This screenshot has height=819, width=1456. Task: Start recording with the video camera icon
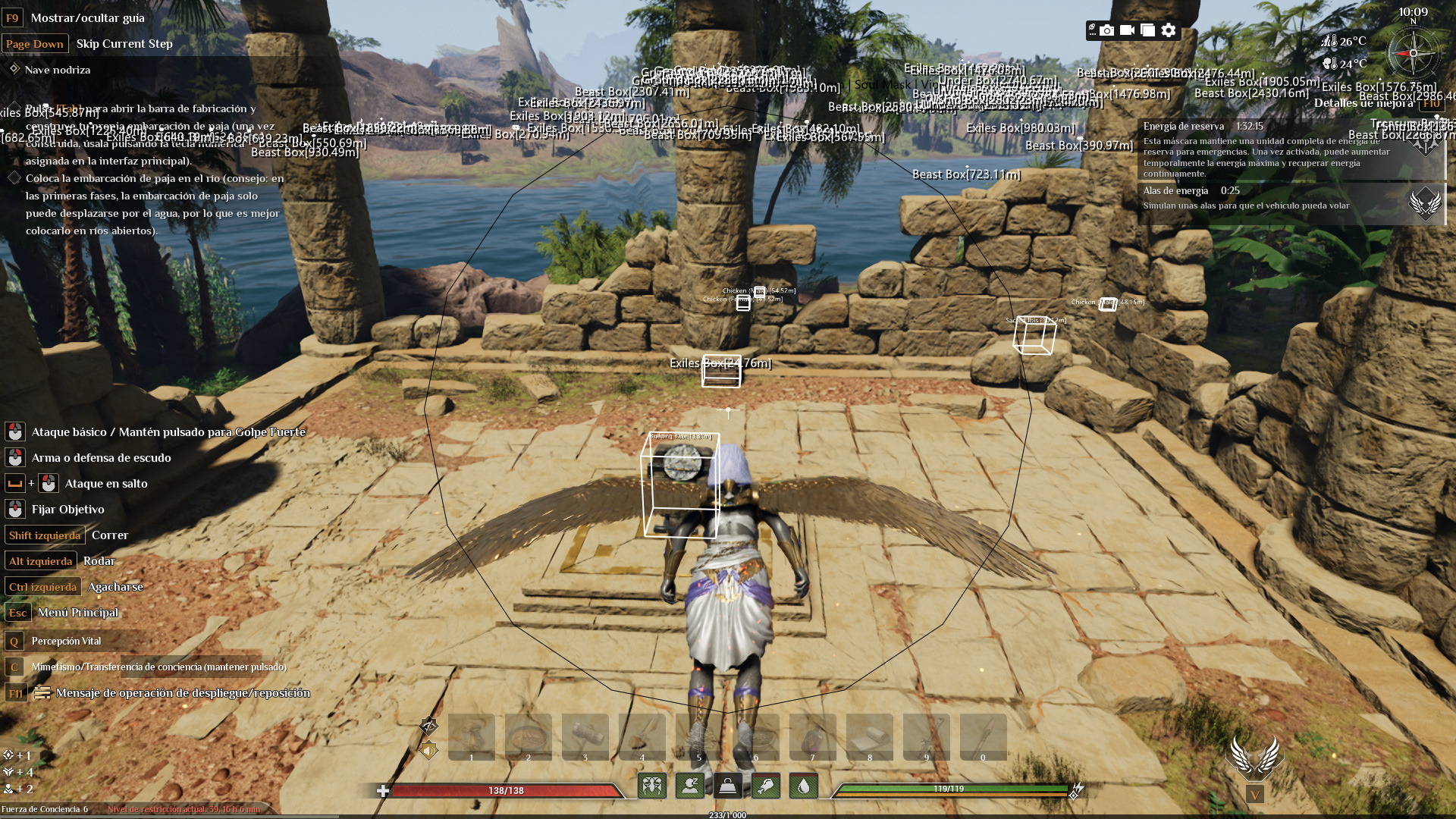(1128, 31)
